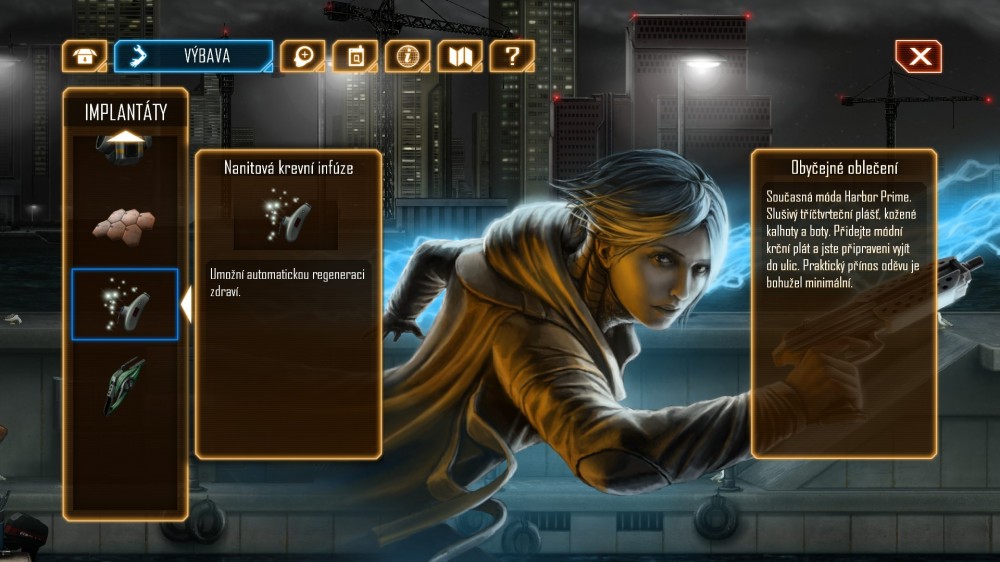Click the up arrow in the Implantáty list
1000x562 pixels.
(125, 138)
